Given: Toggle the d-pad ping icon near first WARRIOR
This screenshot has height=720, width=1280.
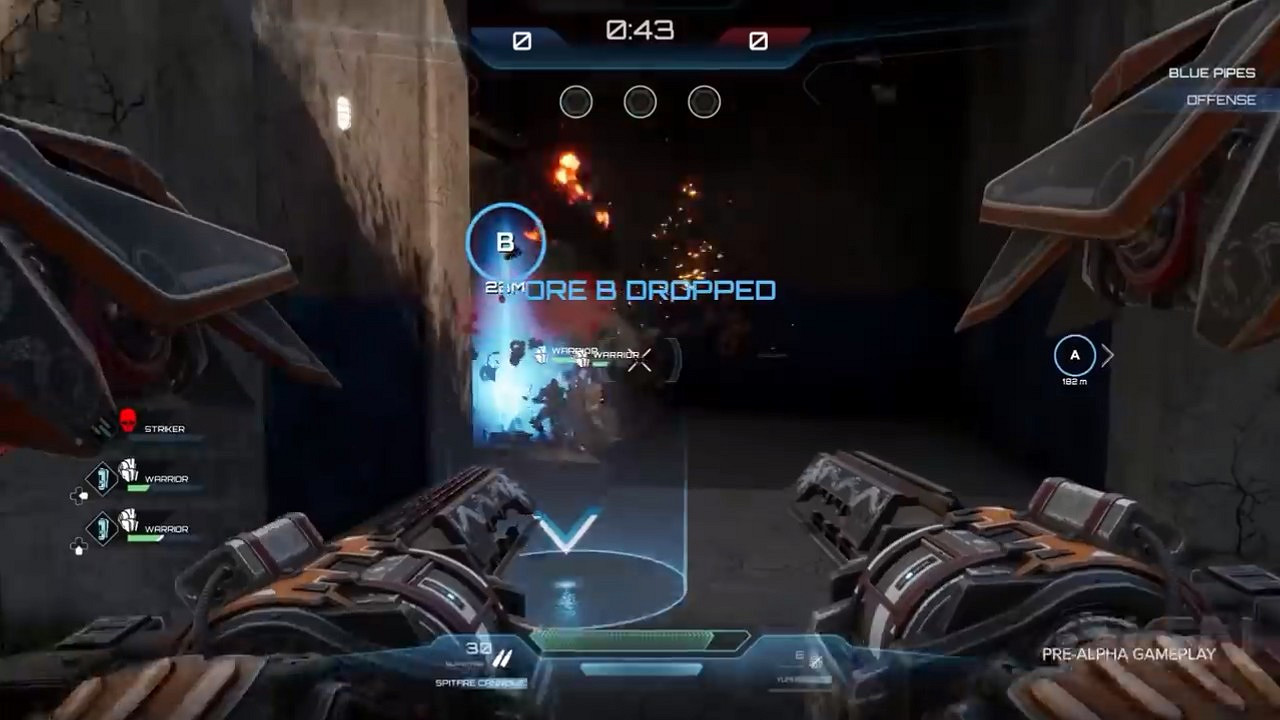Looking at the screenshot, I should tap(82, 496).
